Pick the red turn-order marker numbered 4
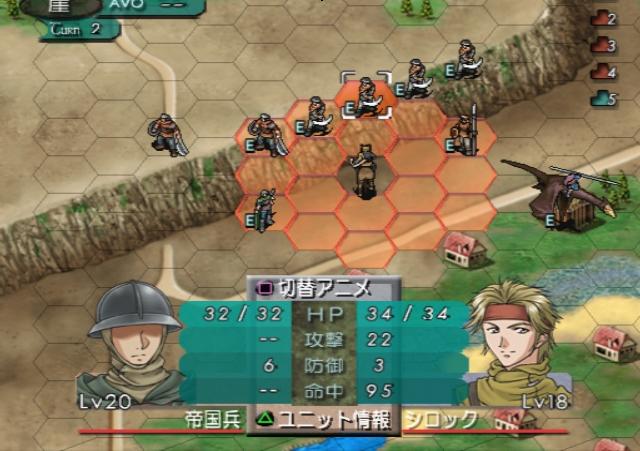The image size is (640, 451). [x=602, y=71]
